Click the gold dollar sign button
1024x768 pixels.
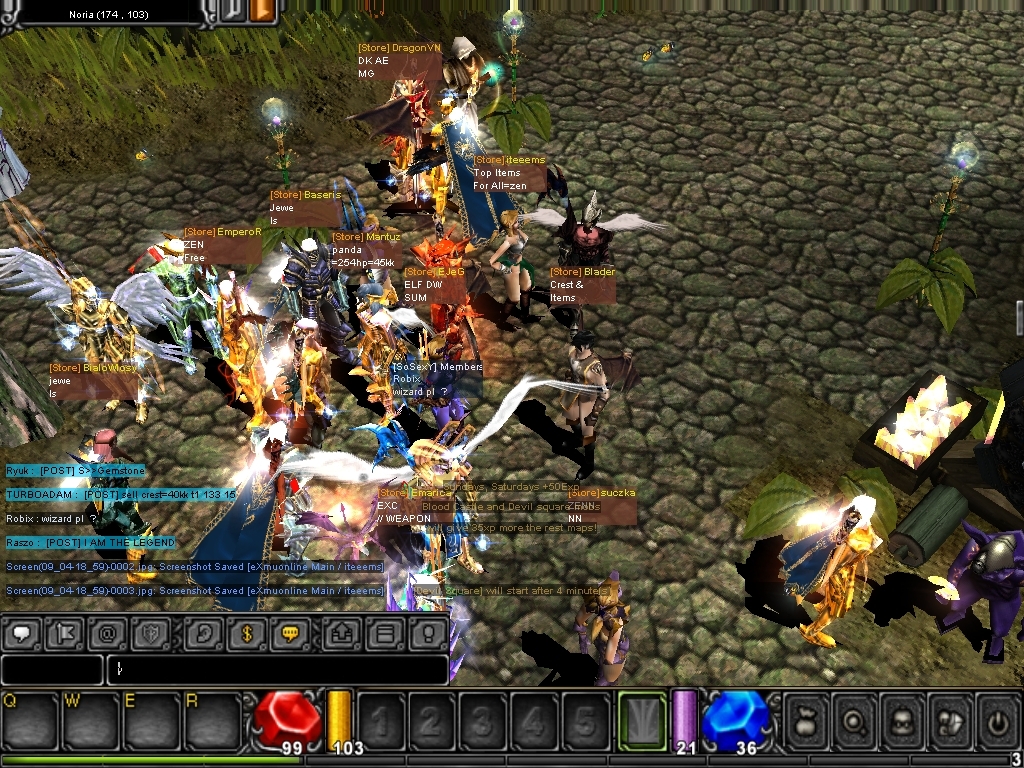(245, 633)
